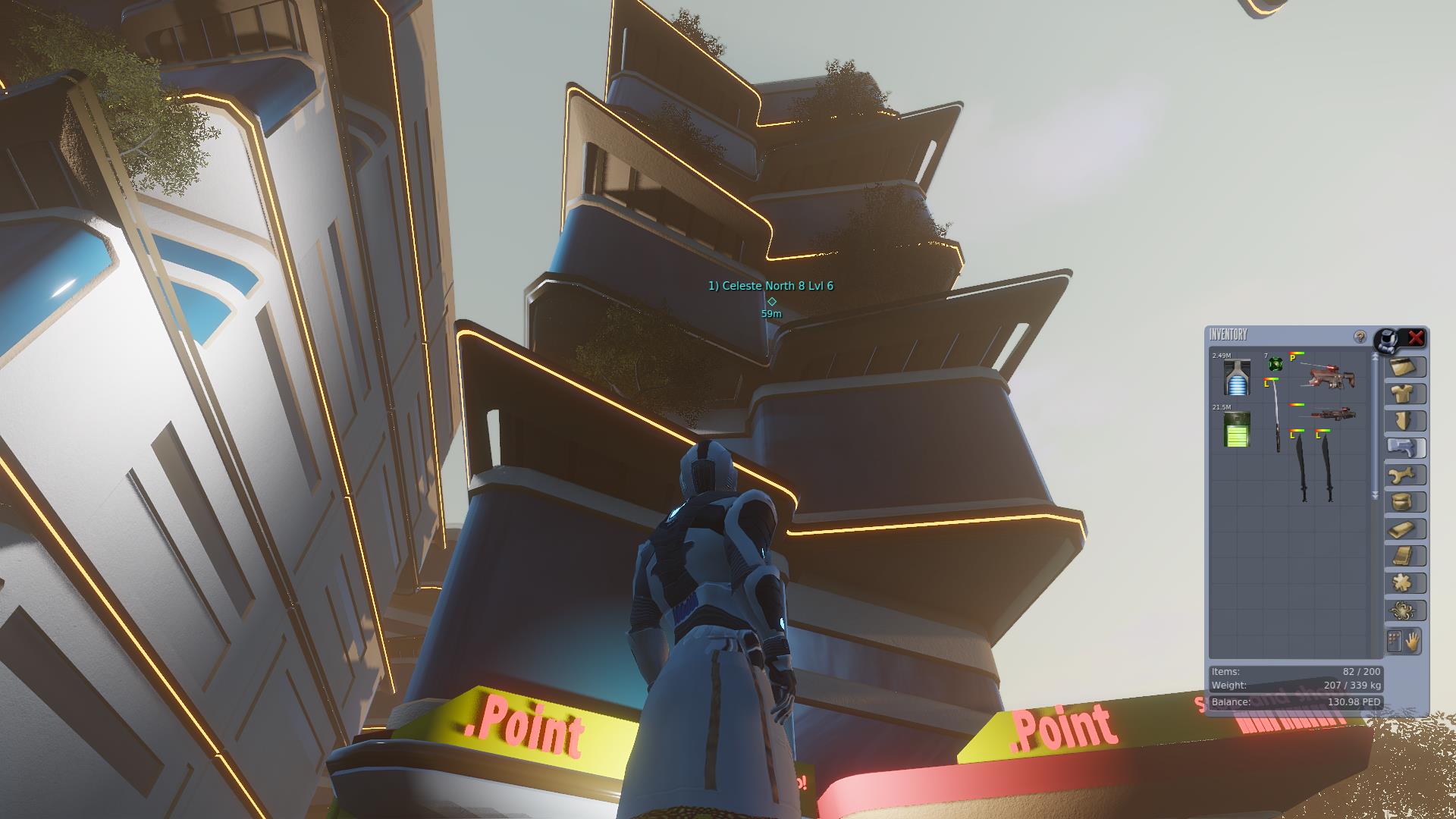Image resolution: width=1456 pixels, height=819 pixels.
Task: Select the green battery stack 21.5M
Action: pos(1237,429)
